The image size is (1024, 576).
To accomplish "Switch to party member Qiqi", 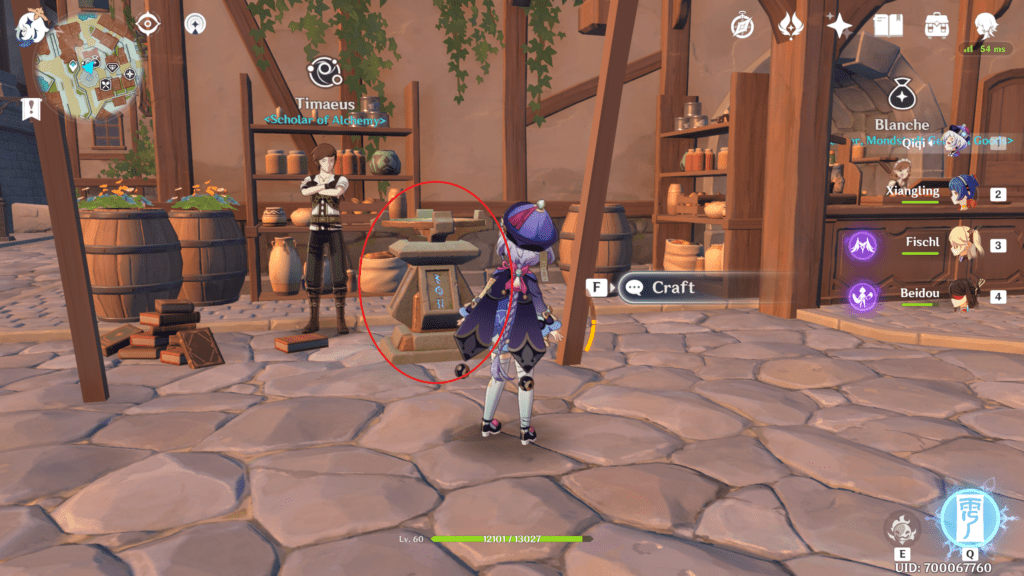I will pos(958,142).
